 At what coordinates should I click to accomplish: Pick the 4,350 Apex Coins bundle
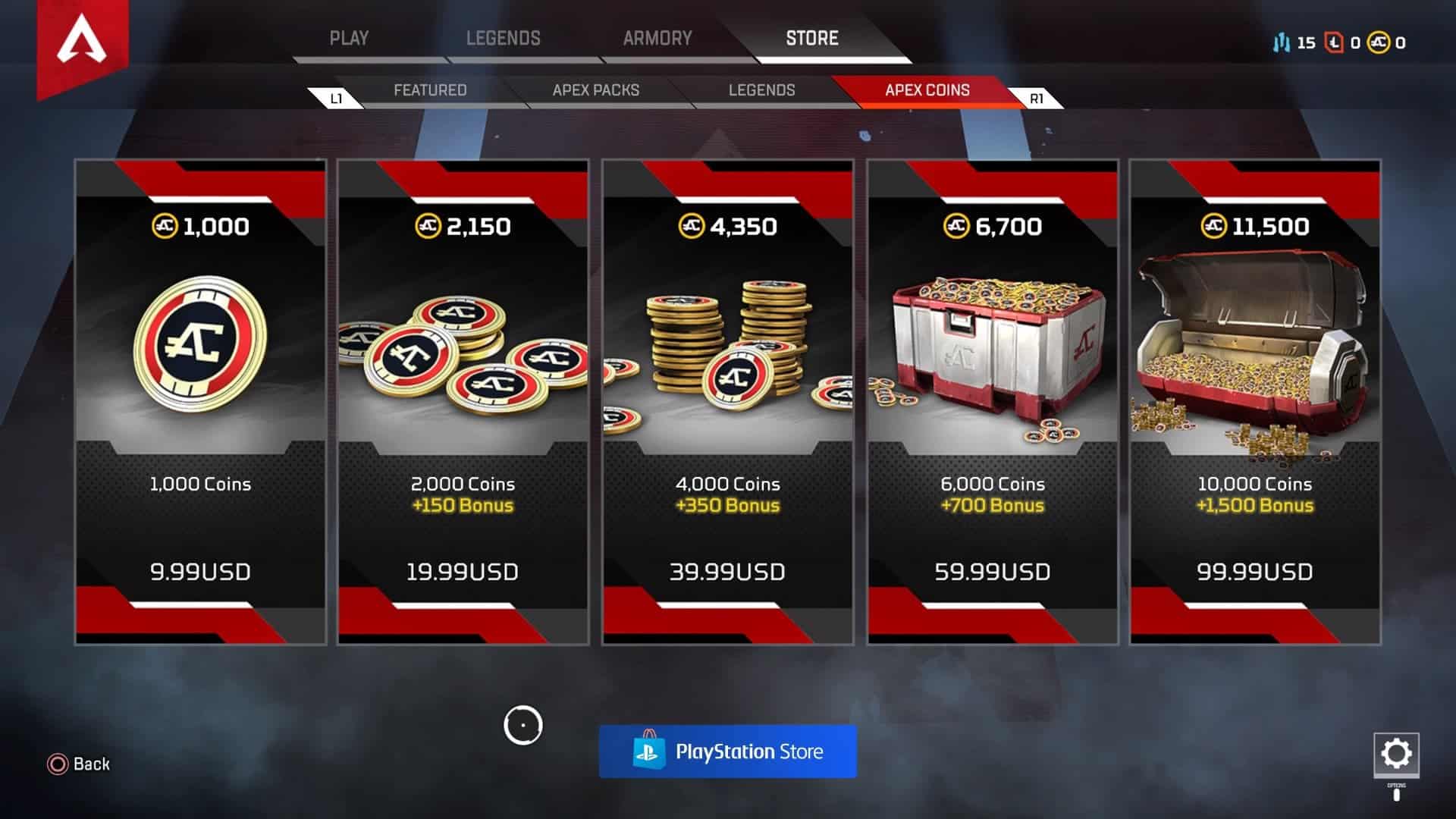[x=727, y=402]
